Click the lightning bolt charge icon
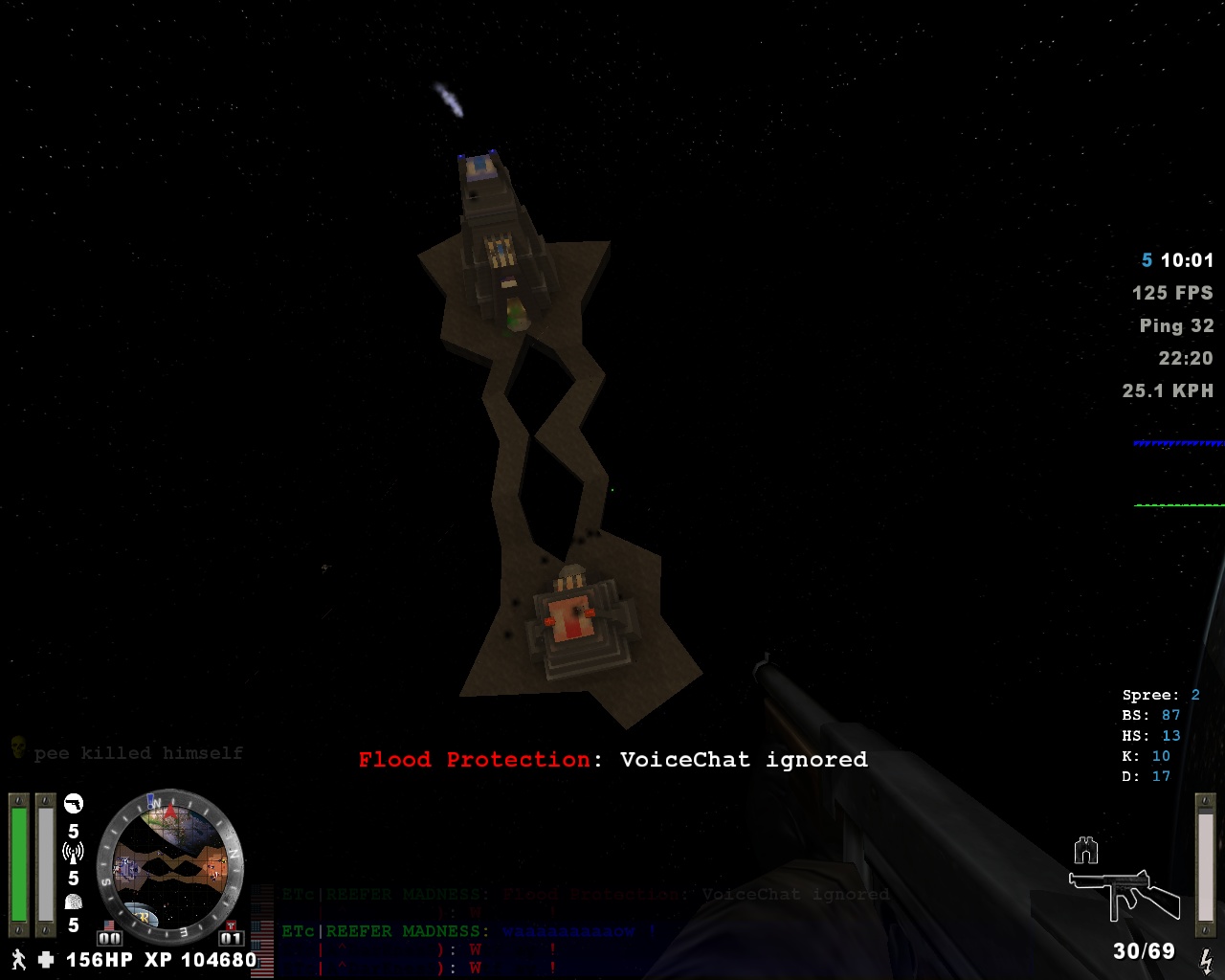The width and height of the screenshot is (1225, 980). click(1207, 961)
